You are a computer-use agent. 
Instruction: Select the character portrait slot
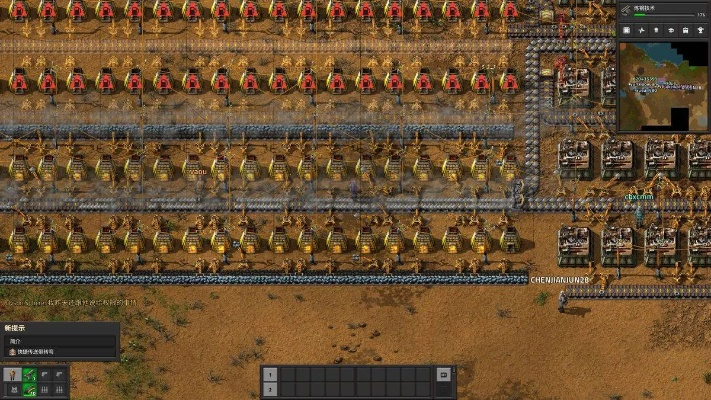12,375
